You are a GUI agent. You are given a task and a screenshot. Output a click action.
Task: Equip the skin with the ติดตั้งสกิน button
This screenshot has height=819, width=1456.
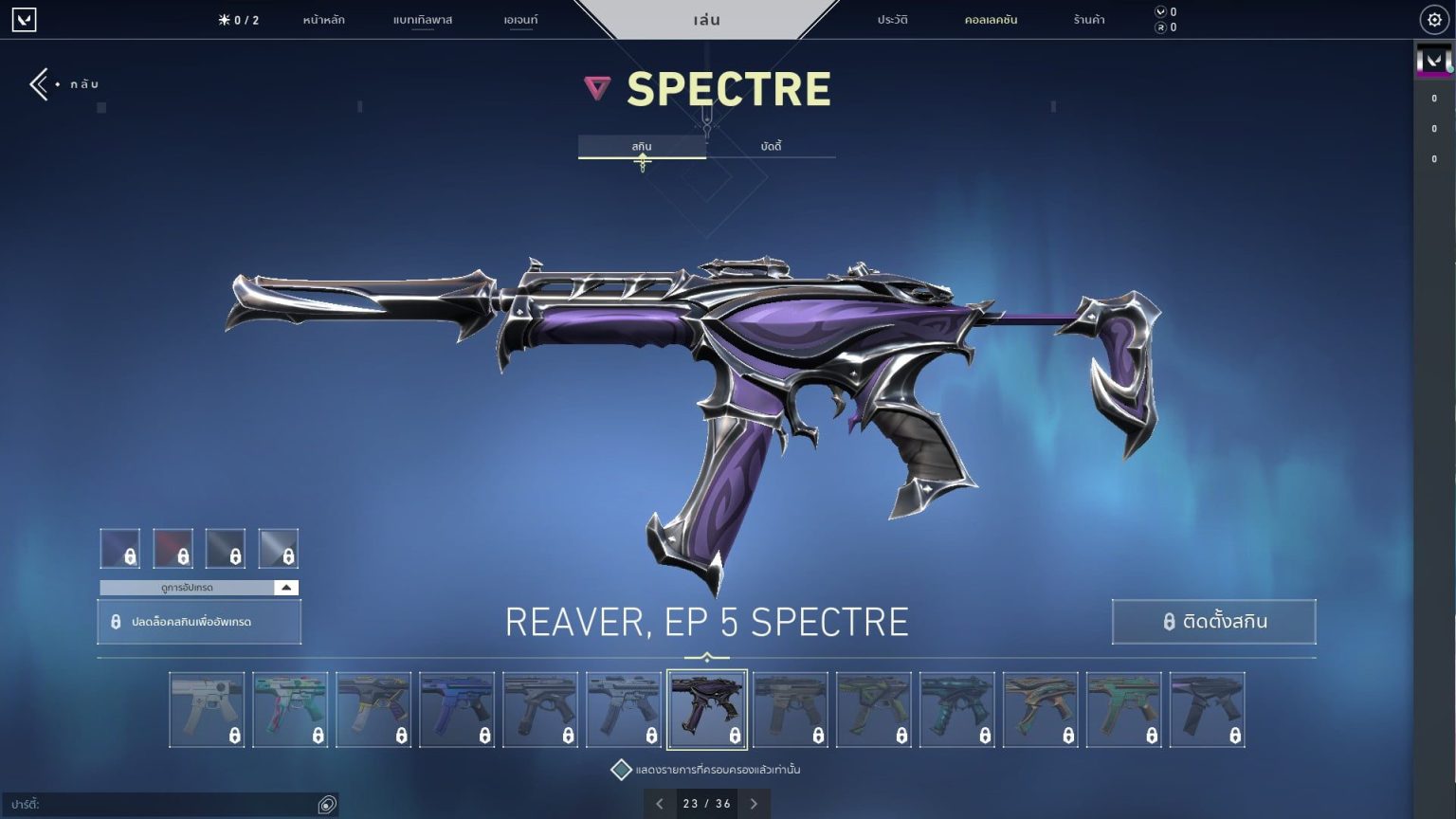pyautogui.click(x=1213, y=621)
